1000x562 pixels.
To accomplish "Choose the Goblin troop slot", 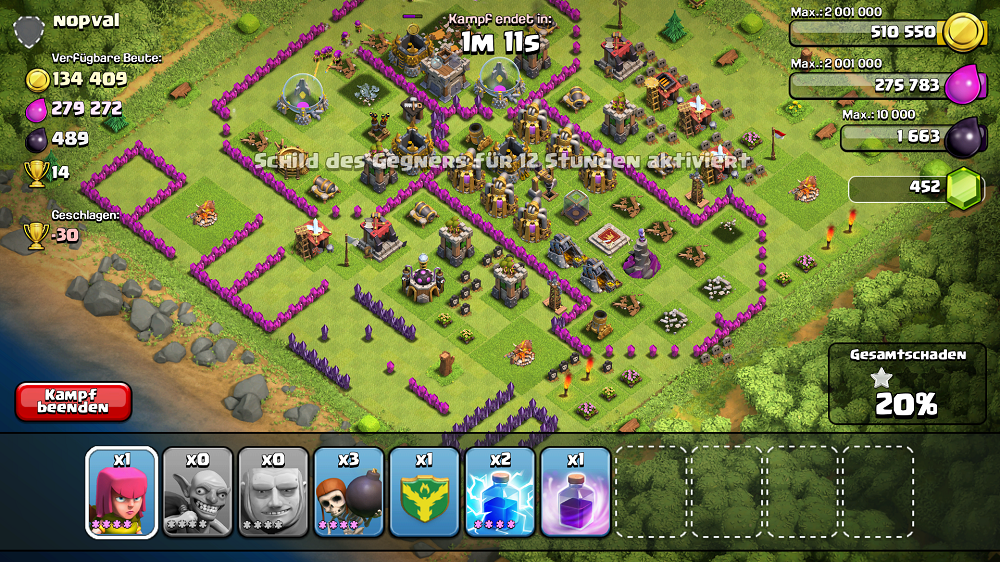I will [198, 492].
